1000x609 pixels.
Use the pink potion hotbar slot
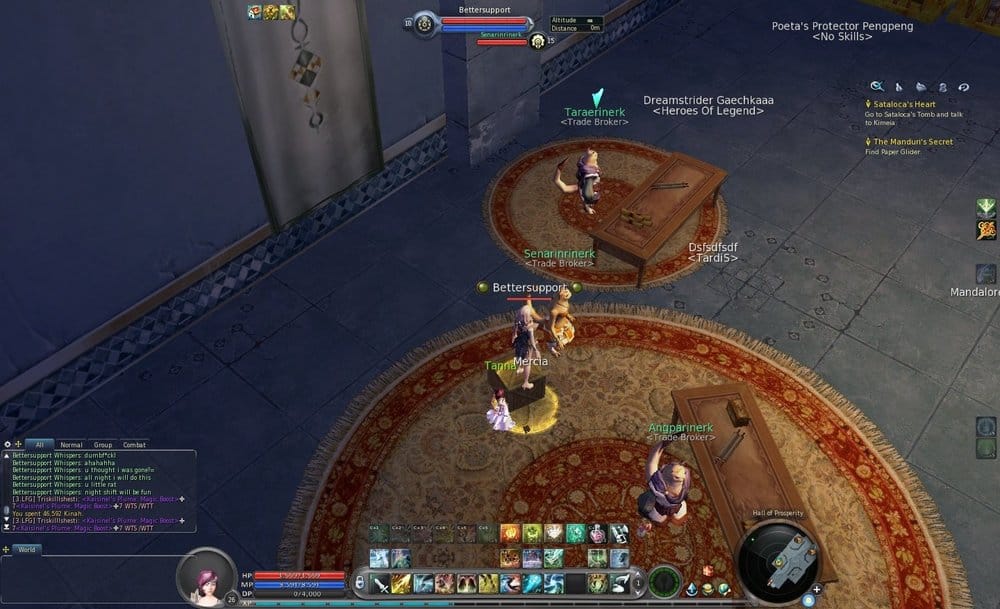(597, 534)
